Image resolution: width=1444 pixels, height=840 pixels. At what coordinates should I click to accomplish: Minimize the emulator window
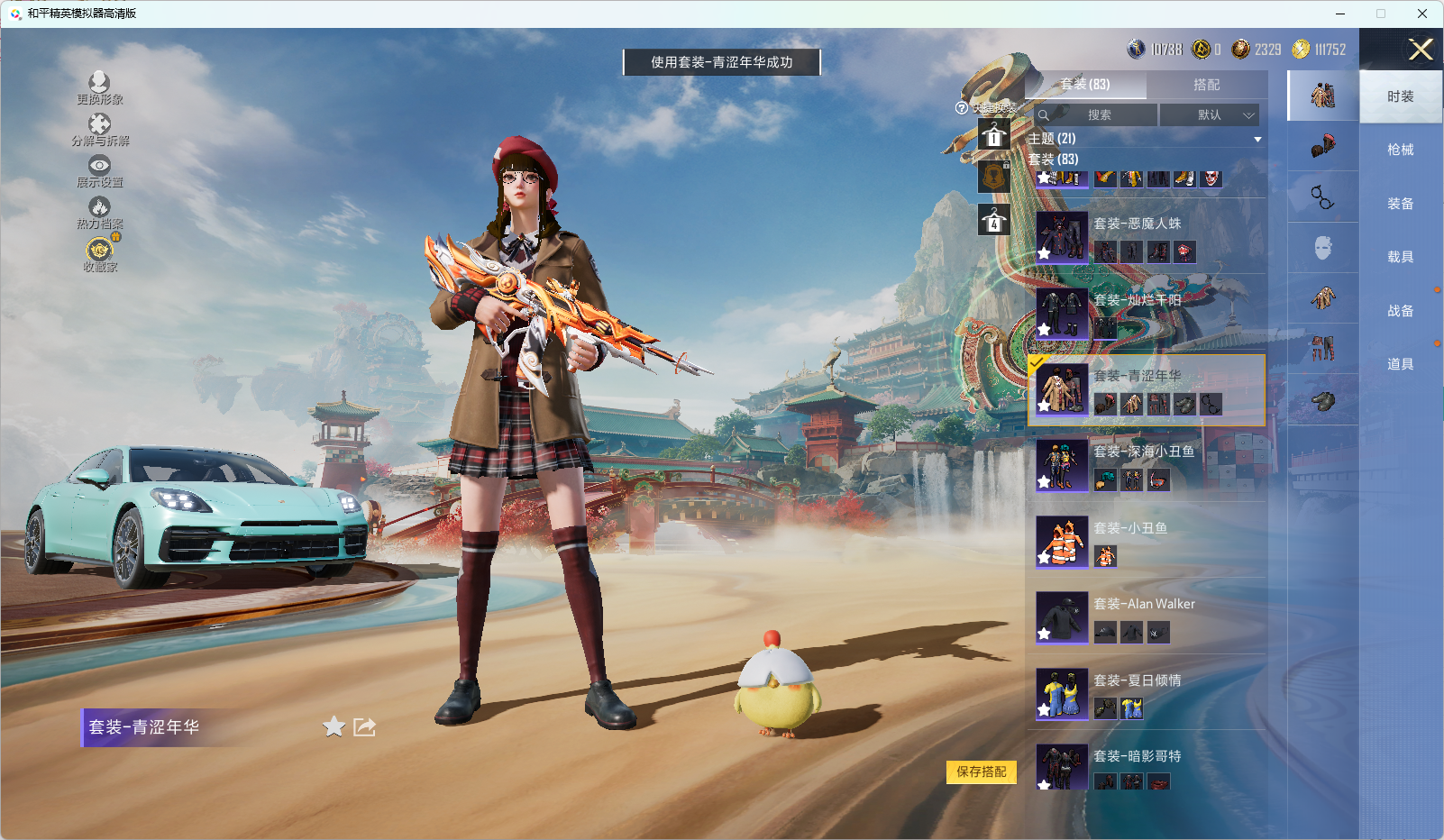coord(1340,14)
